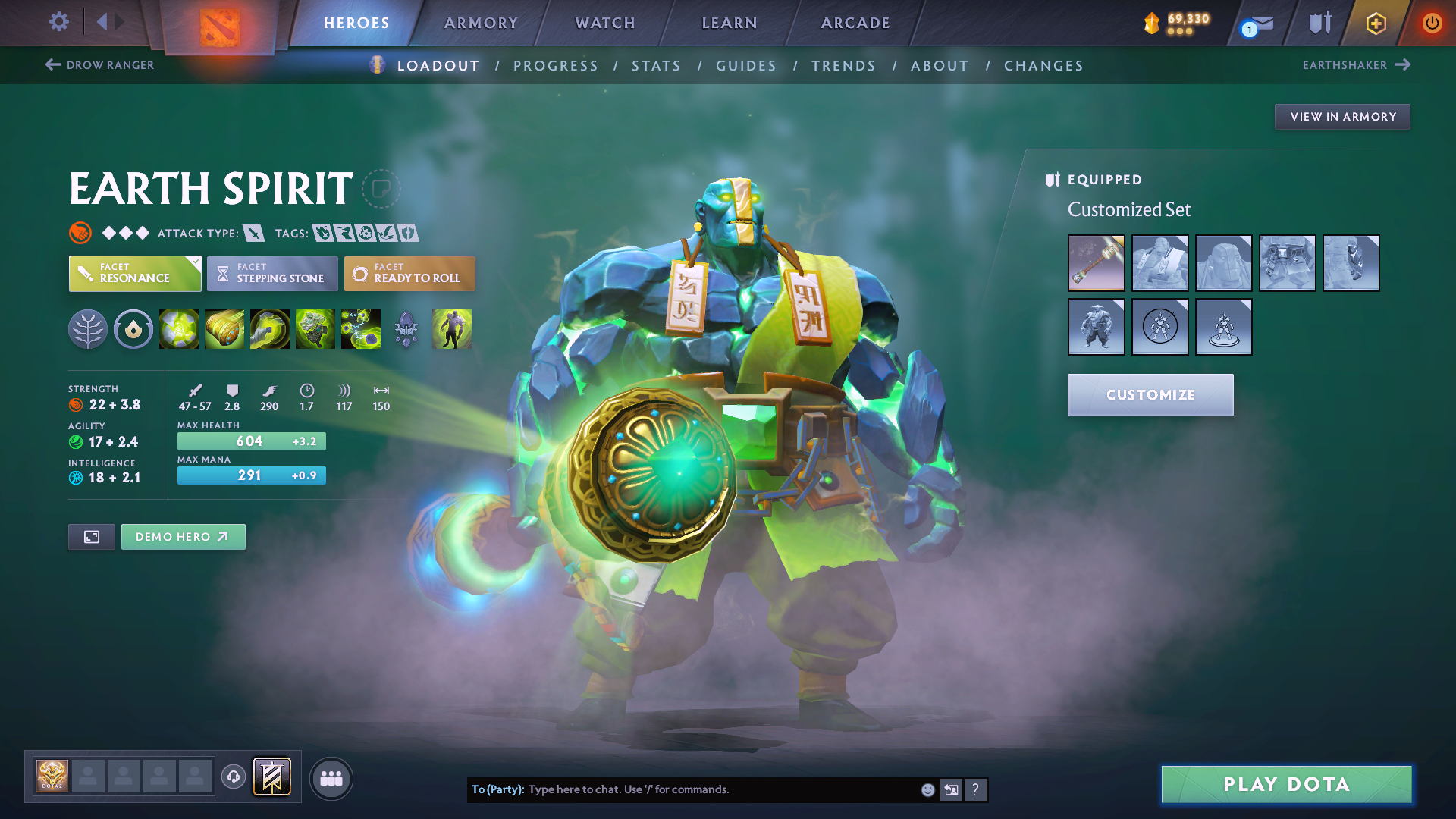Select the Stepping Stone facet
Screen dimensions: 1456x819
point(271,273)
